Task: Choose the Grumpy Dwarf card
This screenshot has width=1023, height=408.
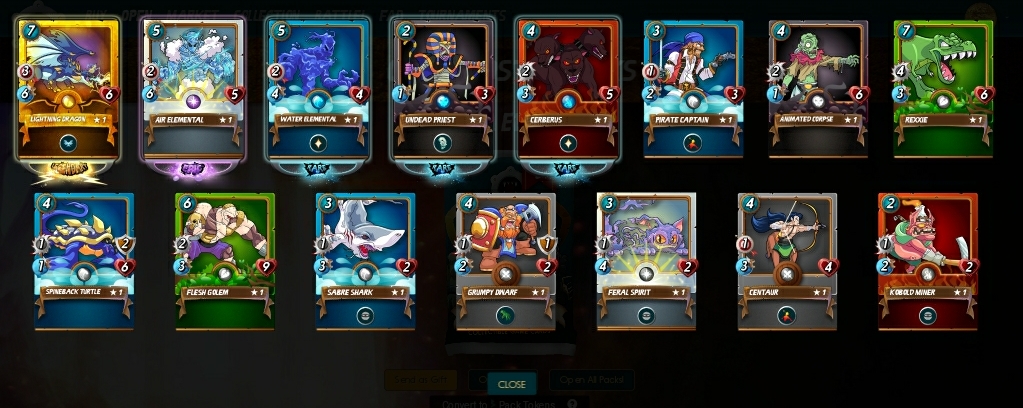Action: click(x=506, y=262)
